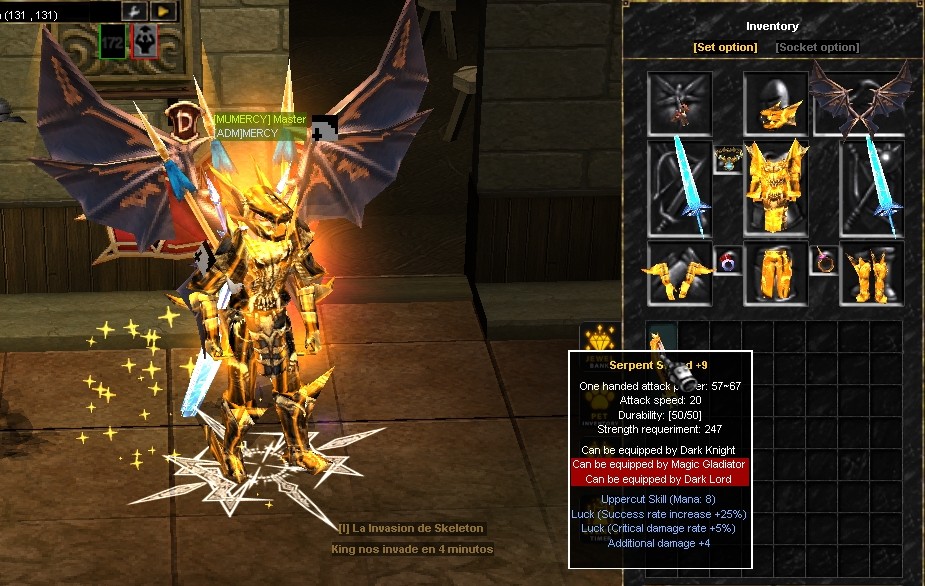Click the wrench settings button
Screen dimensions: 925x586
click(x=134, y=11)
